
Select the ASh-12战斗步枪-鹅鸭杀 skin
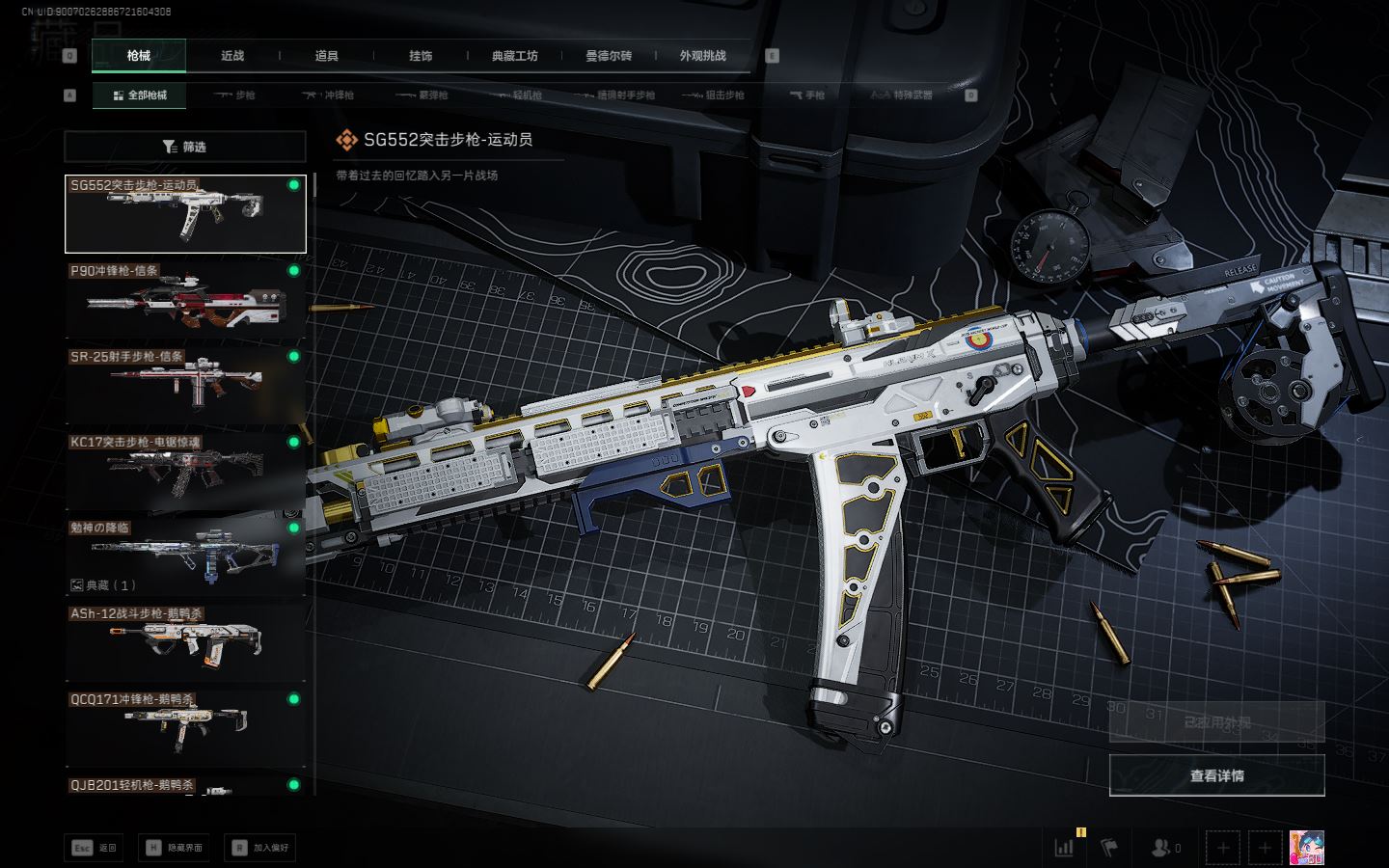(185, 641)
